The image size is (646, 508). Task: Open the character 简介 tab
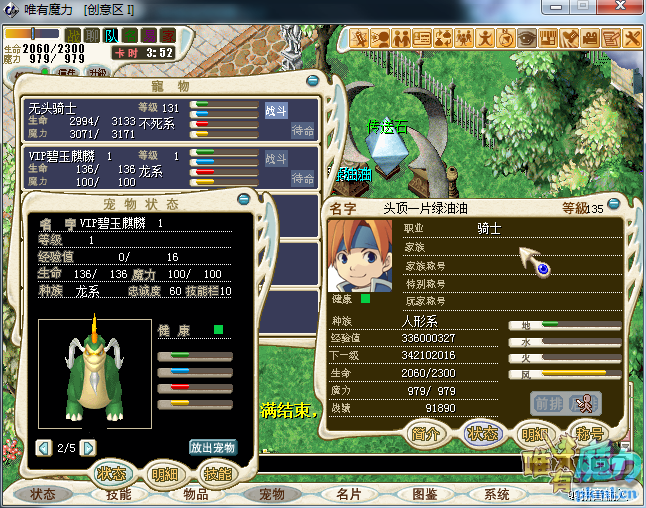tap(427, 434)
